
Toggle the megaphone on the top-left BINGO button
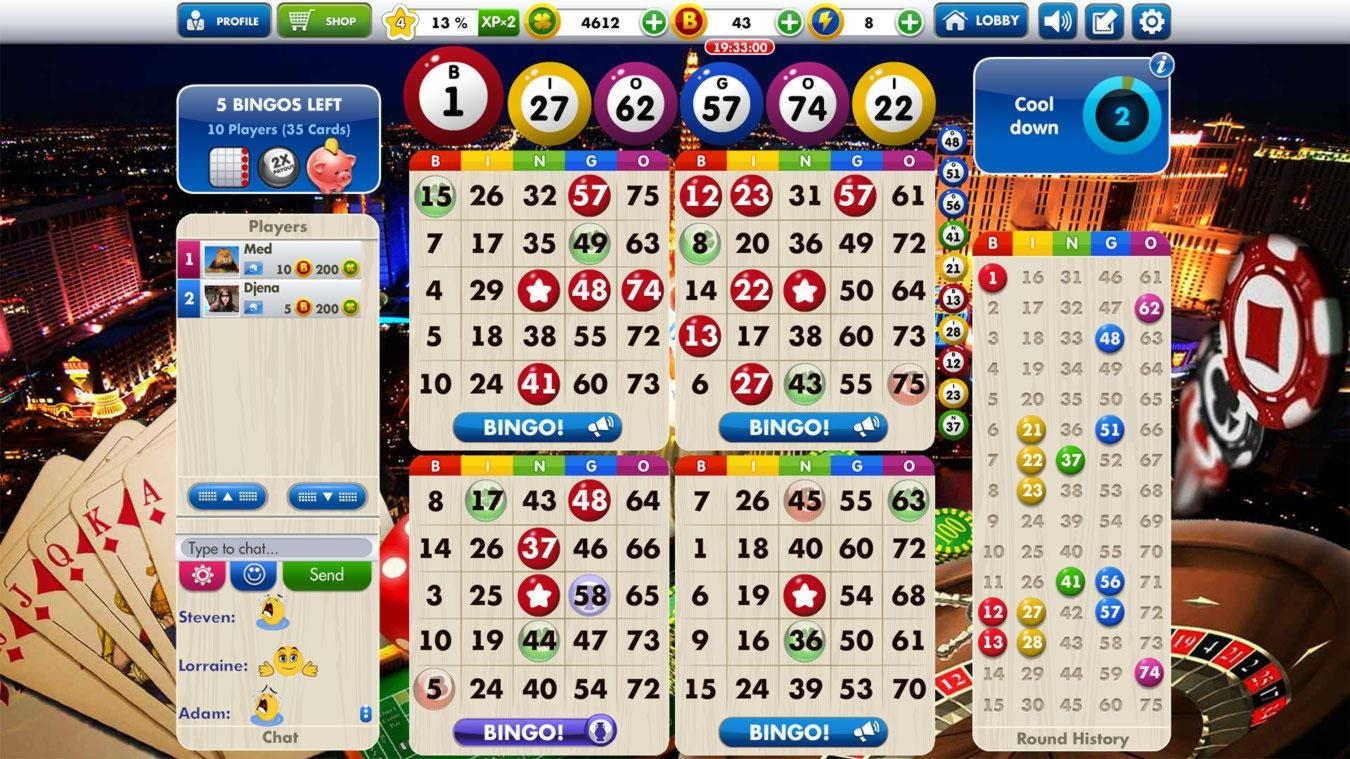[x=600, y=427]
